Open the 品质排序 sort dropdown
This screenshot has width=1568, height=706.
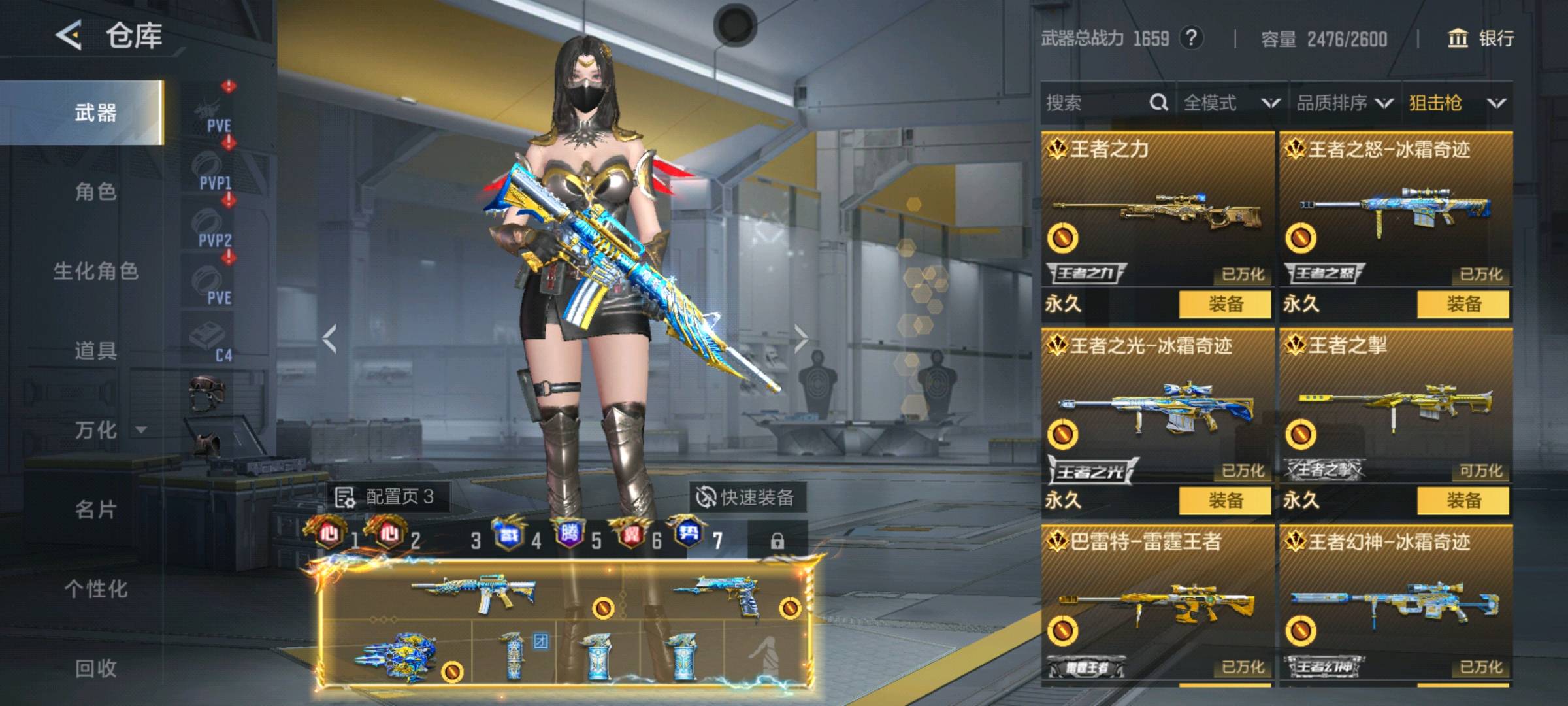pos(1345,103)
